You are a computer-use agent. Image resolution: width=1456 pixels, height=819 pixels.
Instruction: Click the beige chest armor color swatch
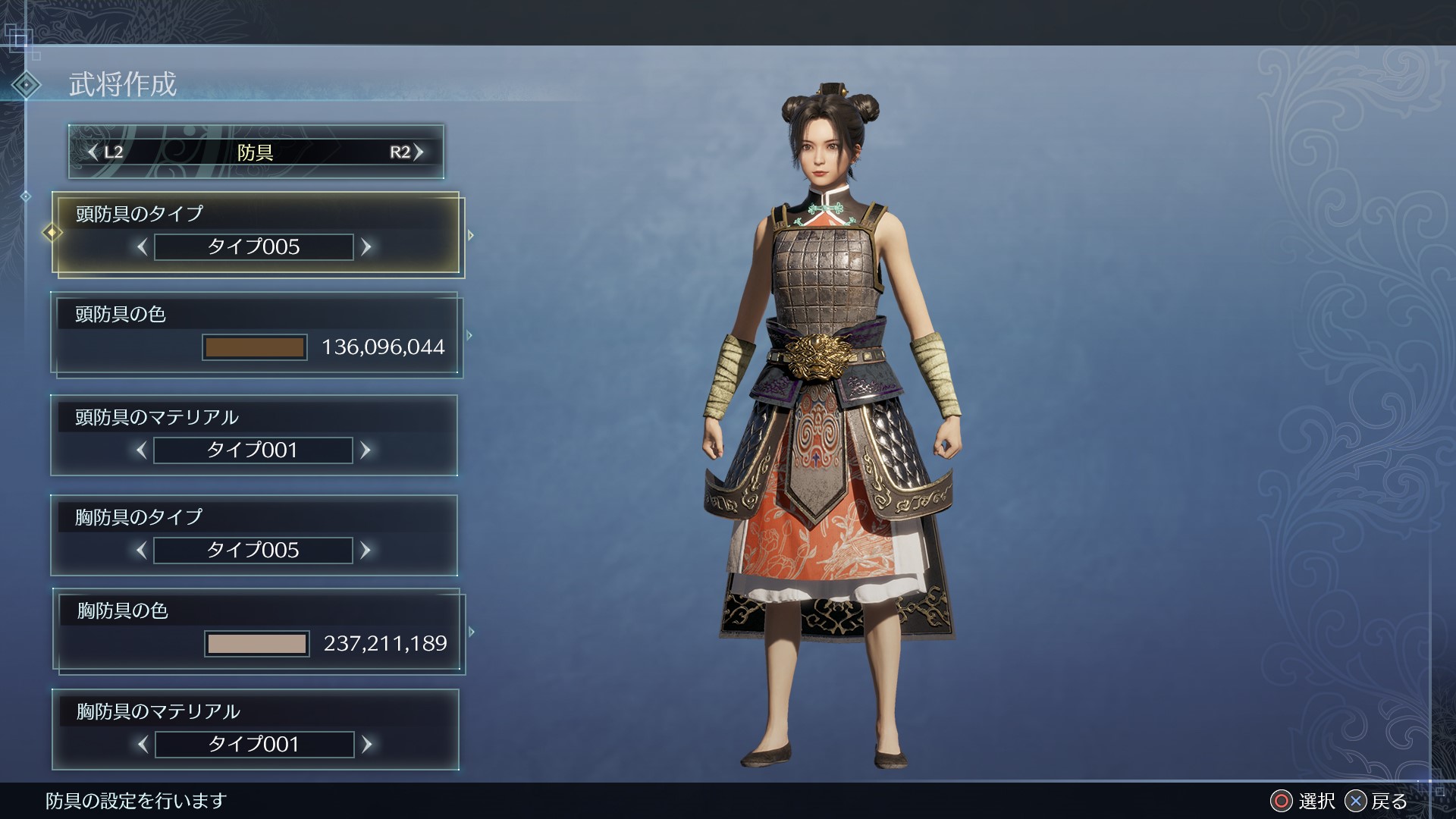click(x=256, y=644)
